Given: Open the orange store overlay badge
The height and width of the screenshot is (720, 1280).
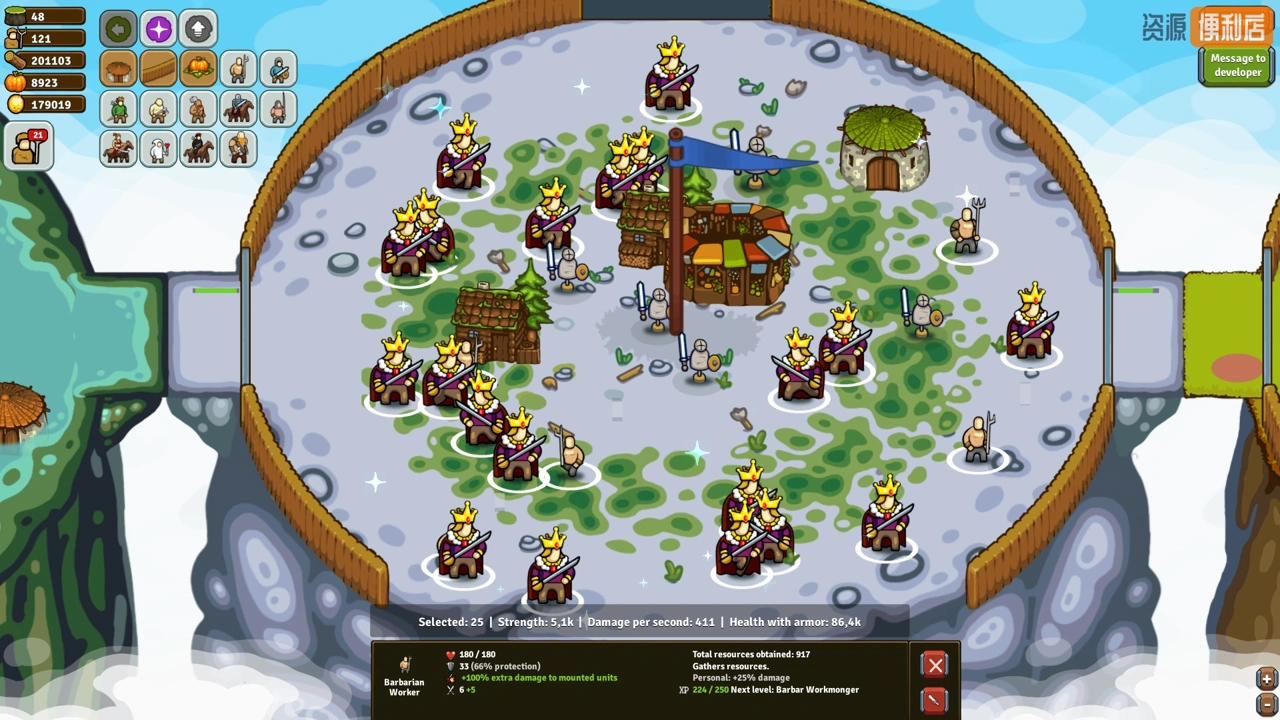Looking at the screenshot, I should (1231, 27).
